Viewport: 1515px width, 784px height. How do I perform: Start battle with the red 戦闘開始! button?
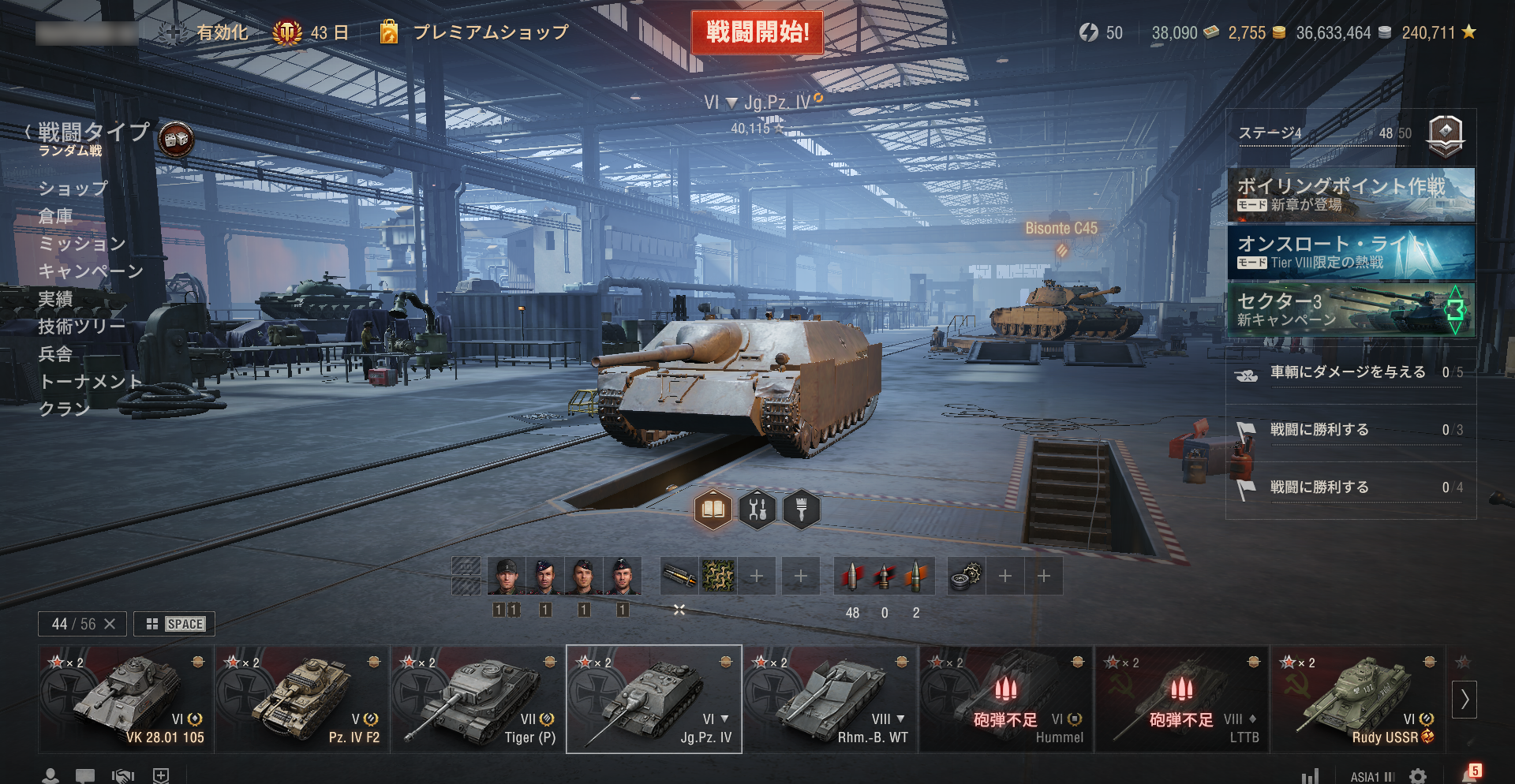click(x=757, y=32)
